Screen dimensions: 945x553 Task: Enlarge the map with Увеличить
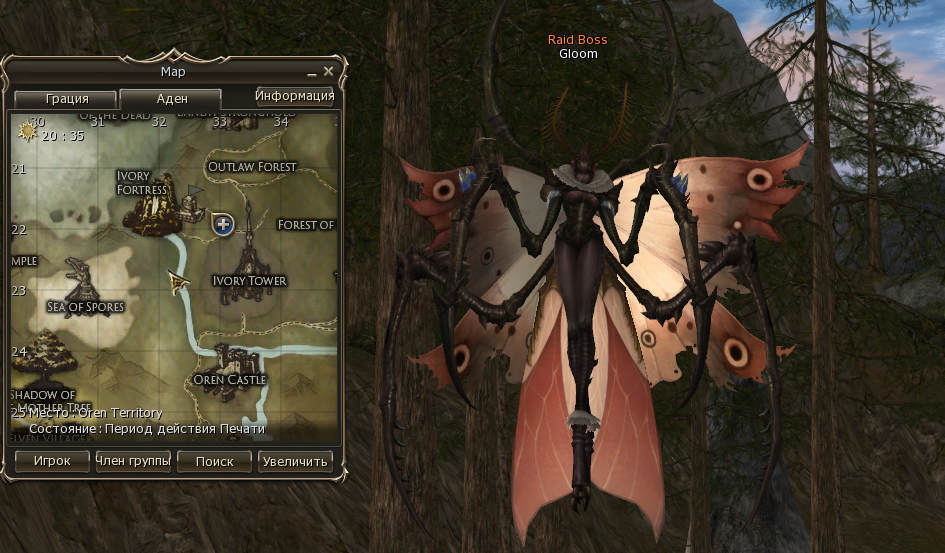point(295,461)
